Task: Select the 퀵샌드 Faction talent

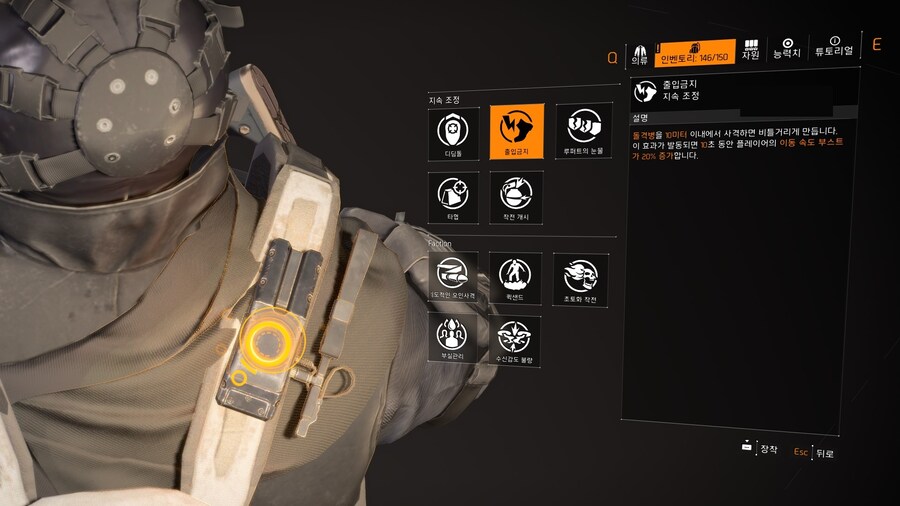Action: [x=517, y=277]
